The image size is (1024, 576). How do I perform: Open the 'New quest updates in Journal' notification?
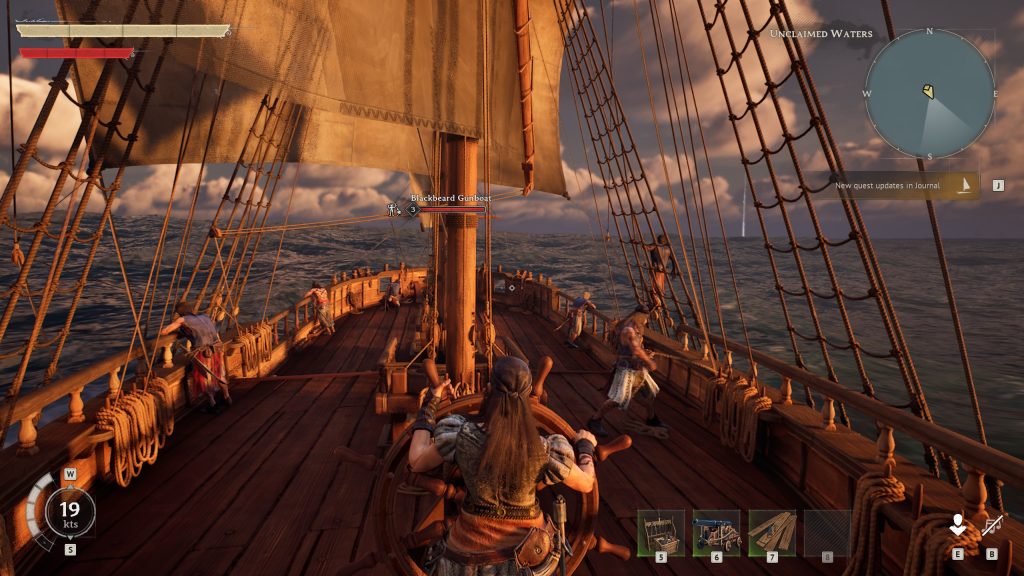pyautogui.click(x=893, y=185)
